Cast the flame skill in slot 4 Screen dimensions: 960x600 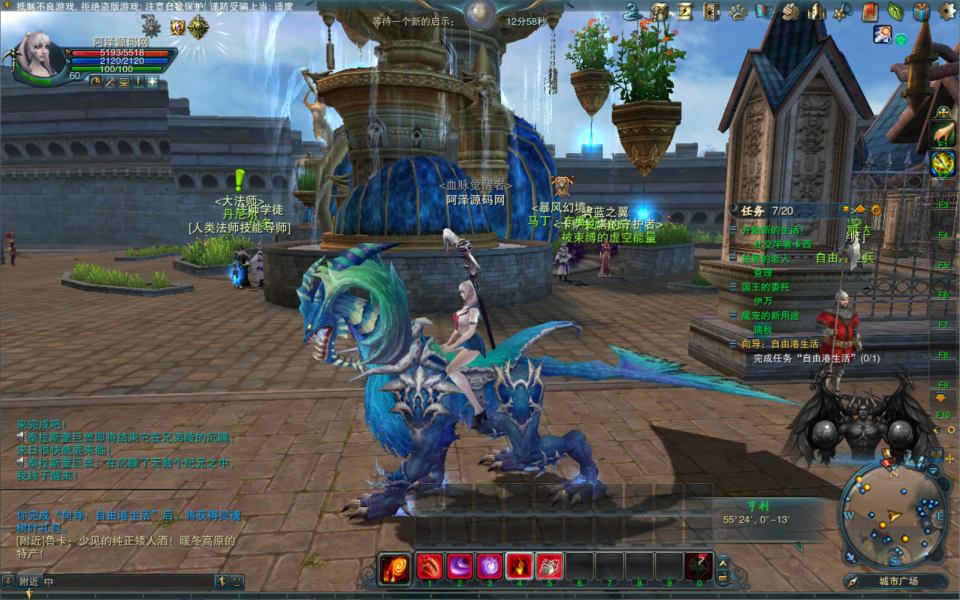519,566
